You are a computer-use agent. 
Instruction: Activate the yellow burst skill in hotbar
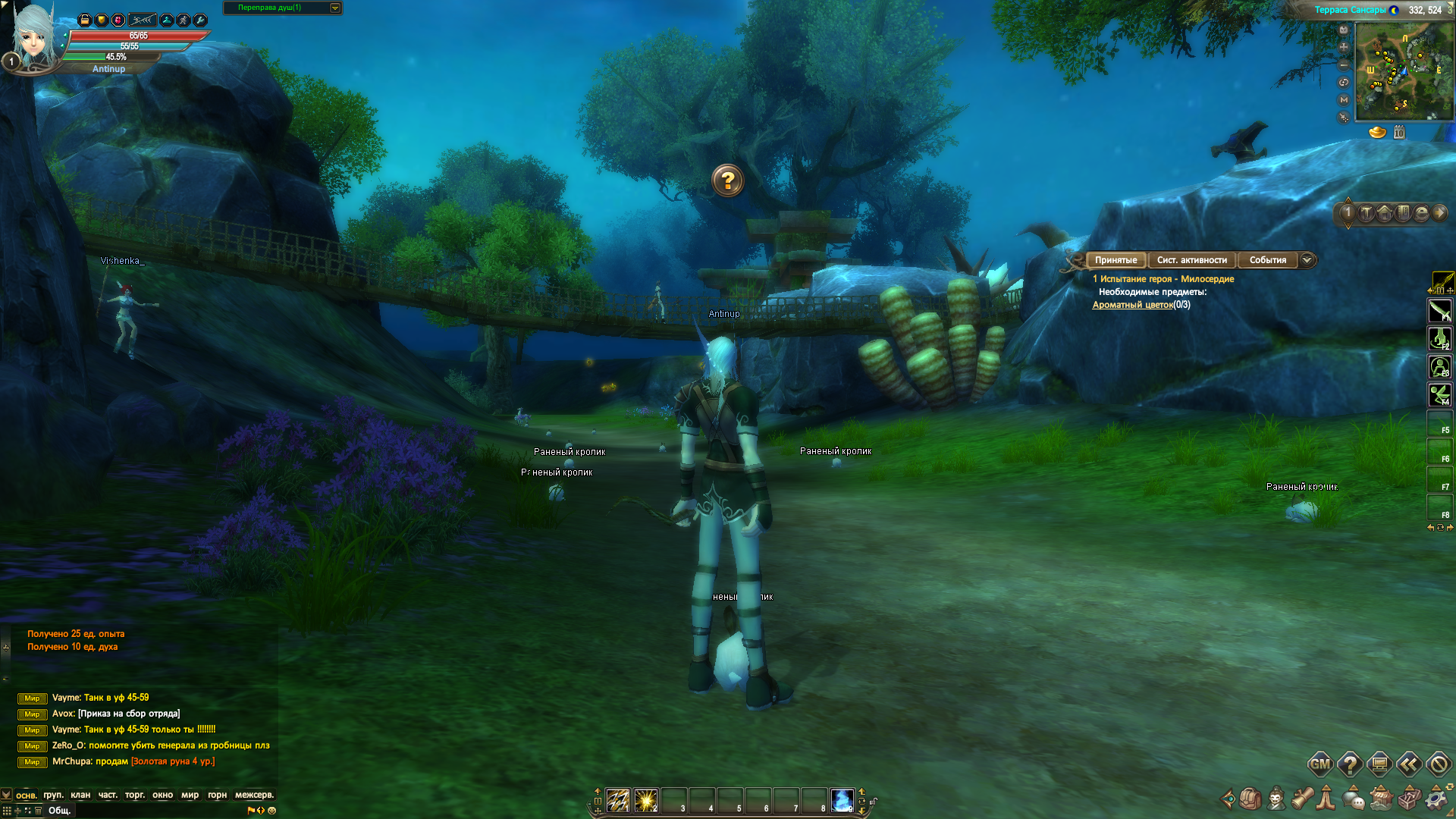click(645, 800)
